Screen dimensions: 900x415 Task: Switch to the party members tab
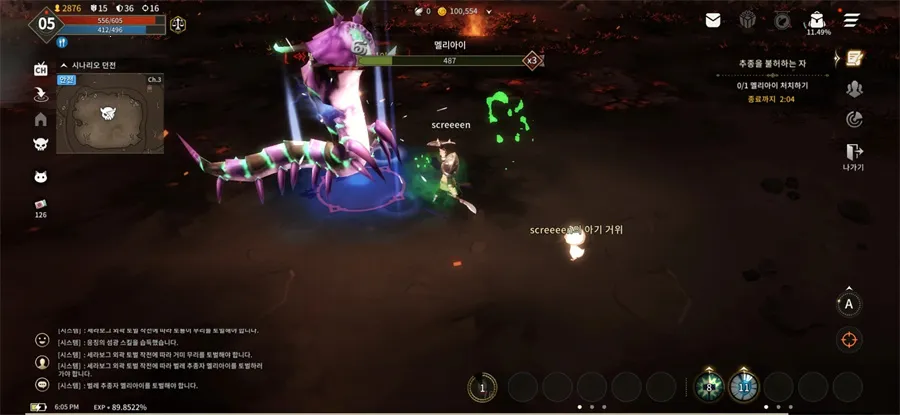854,89
